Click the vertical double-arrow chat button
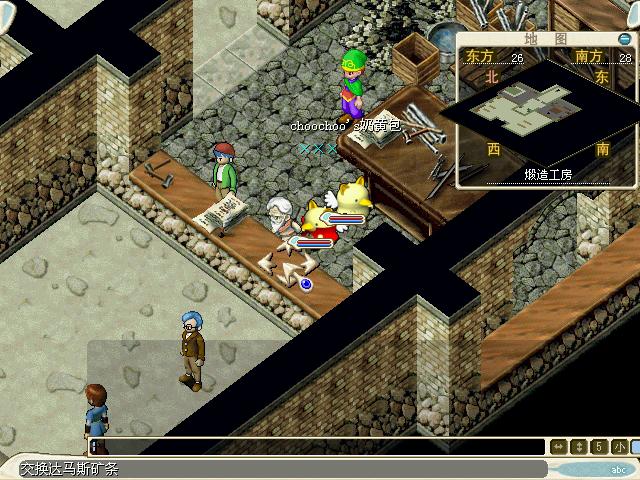The width and height of the screenshot is (640, 480). (579, 447)
